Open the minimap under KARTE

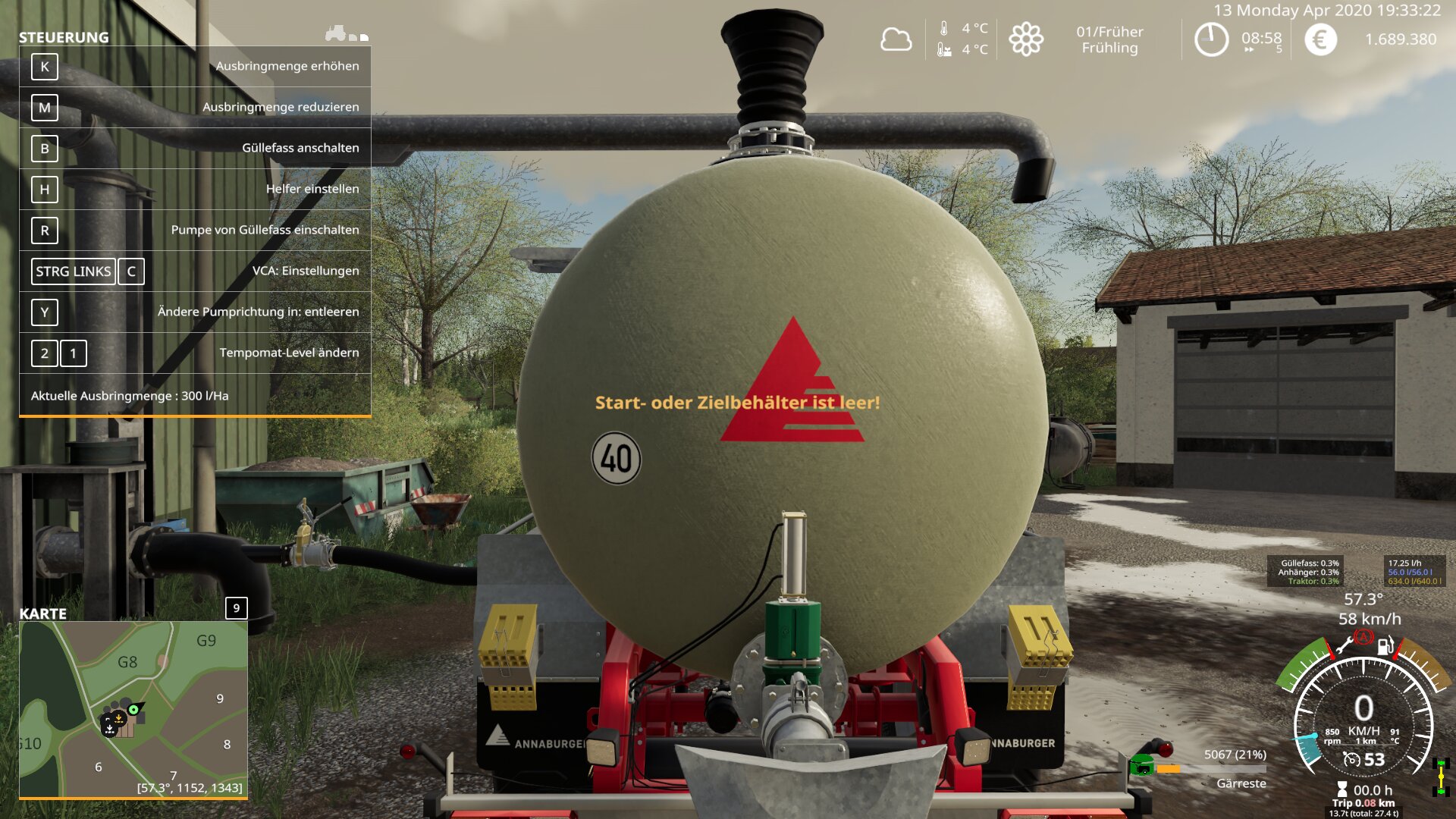(133, 709)
